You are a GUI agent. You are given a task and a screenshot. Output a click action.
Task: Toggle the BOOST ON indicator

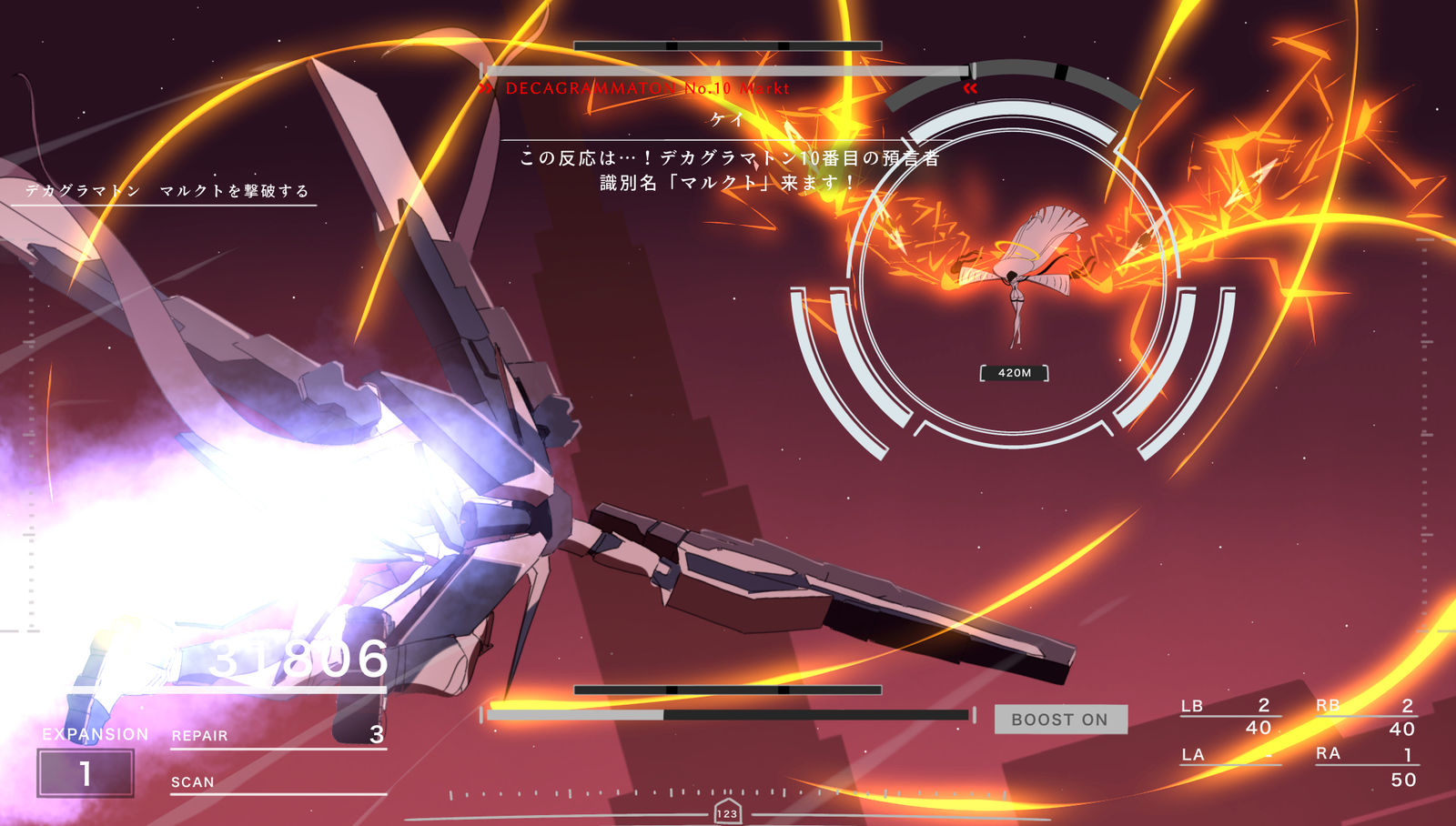coord(1060,720)
